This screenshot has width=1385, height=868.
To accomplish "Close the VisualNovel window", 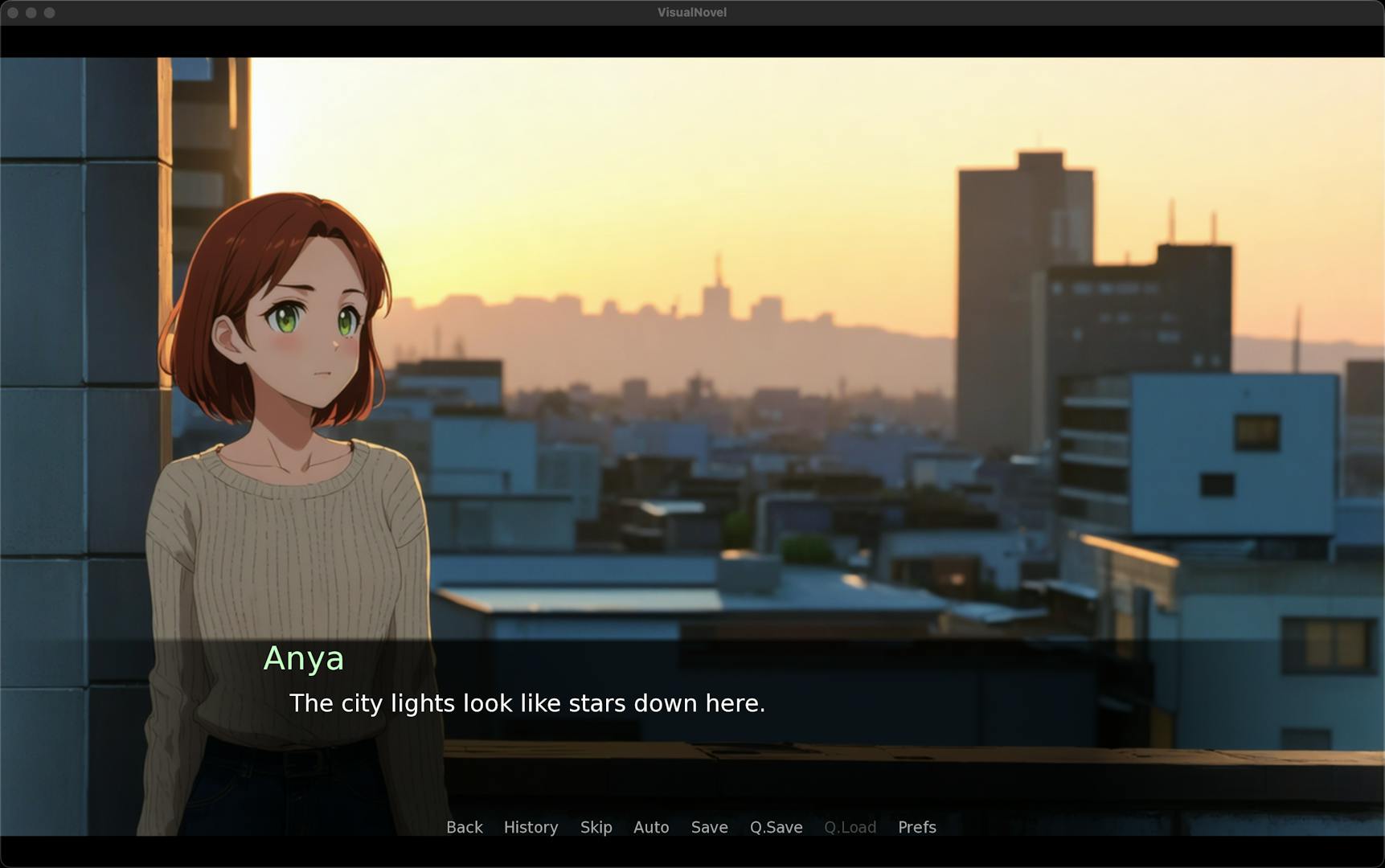I will pos(12,13).
